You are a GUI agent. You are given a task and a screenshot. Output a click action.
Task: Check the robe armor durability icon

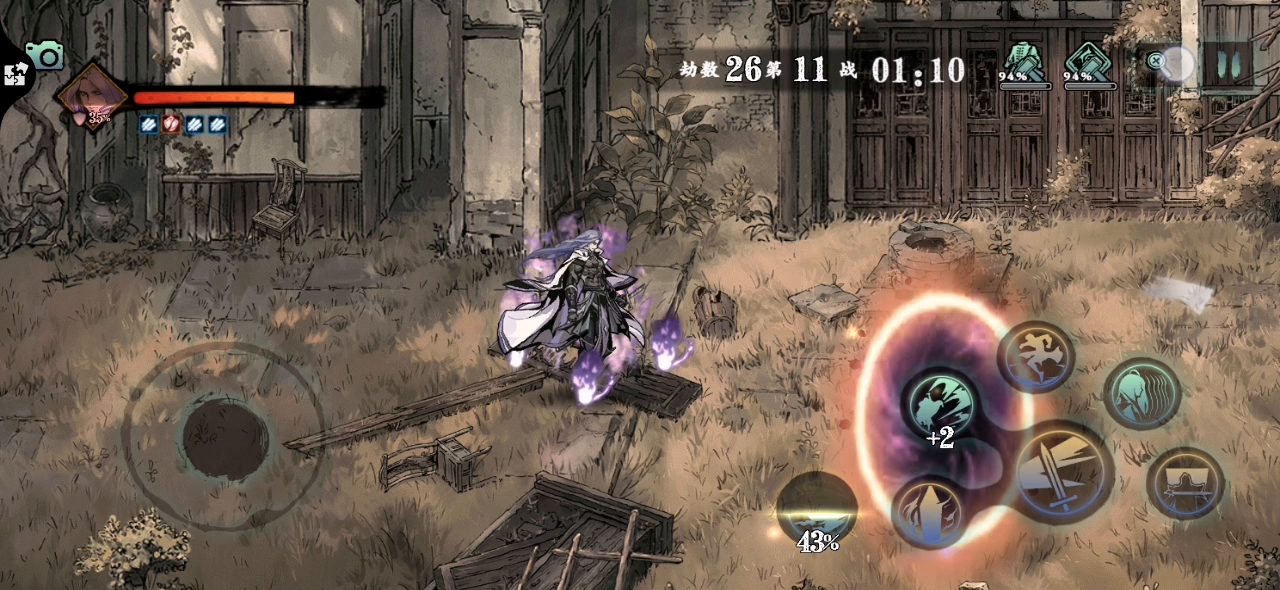tap(1023, 62)
